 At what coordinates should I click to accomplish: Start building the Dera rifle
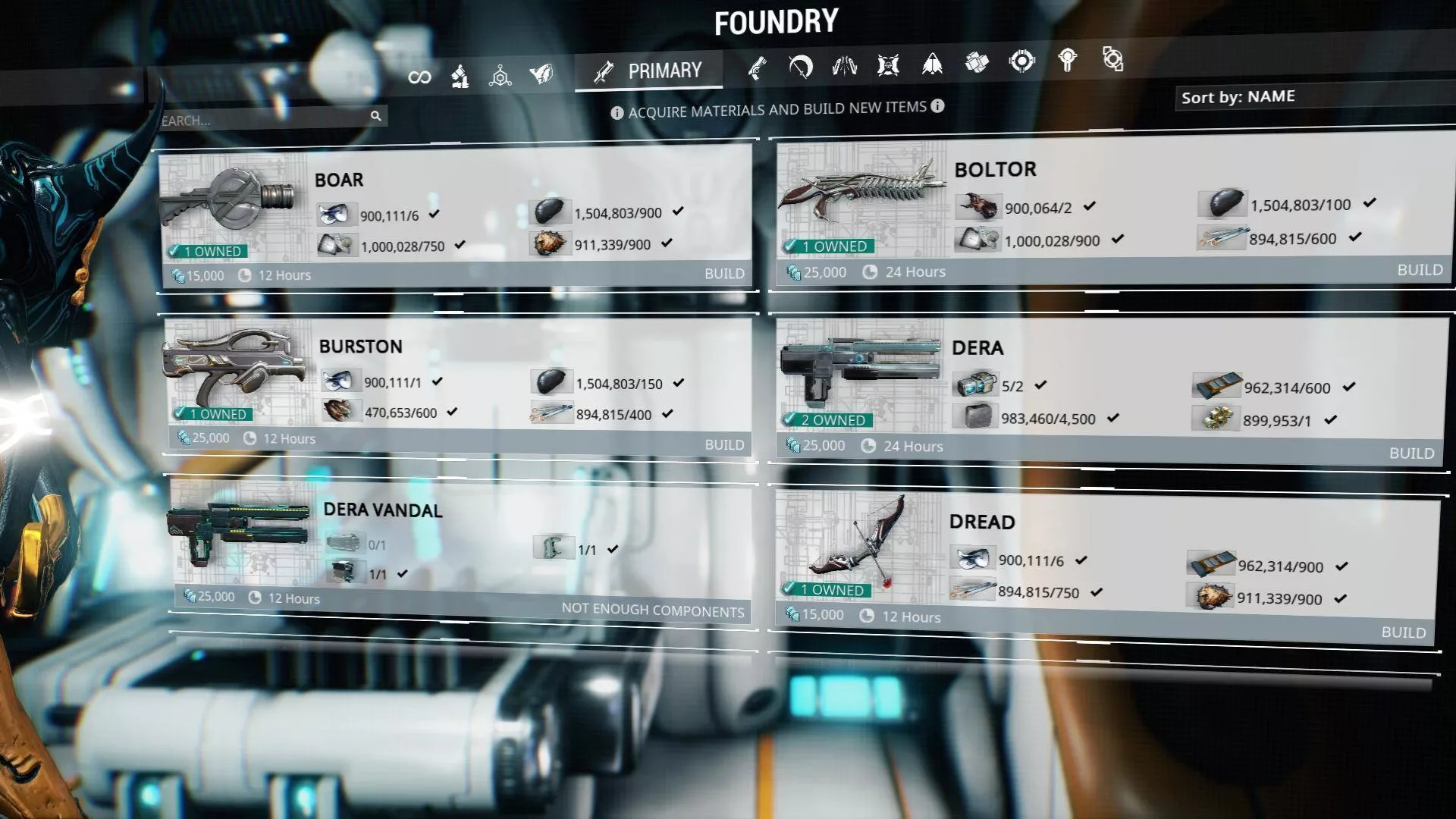1410,453
